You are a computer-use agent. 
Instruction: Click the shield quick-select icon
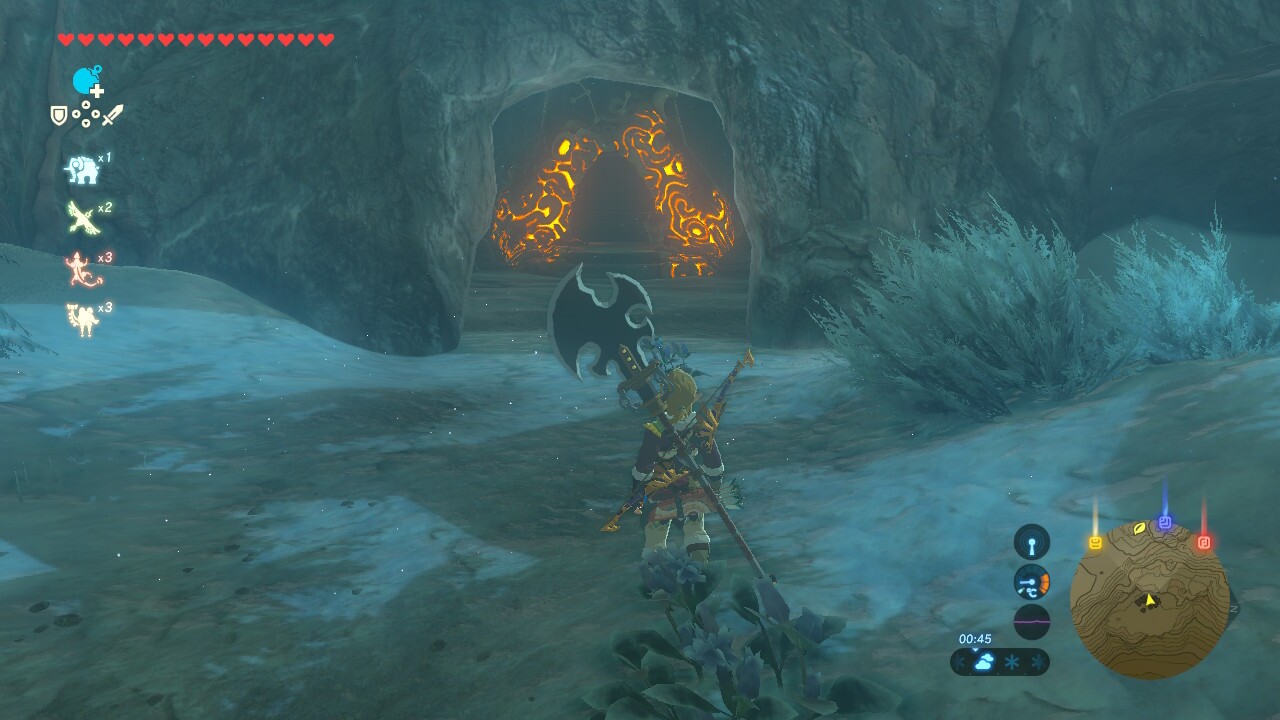[x=59, y=116]
